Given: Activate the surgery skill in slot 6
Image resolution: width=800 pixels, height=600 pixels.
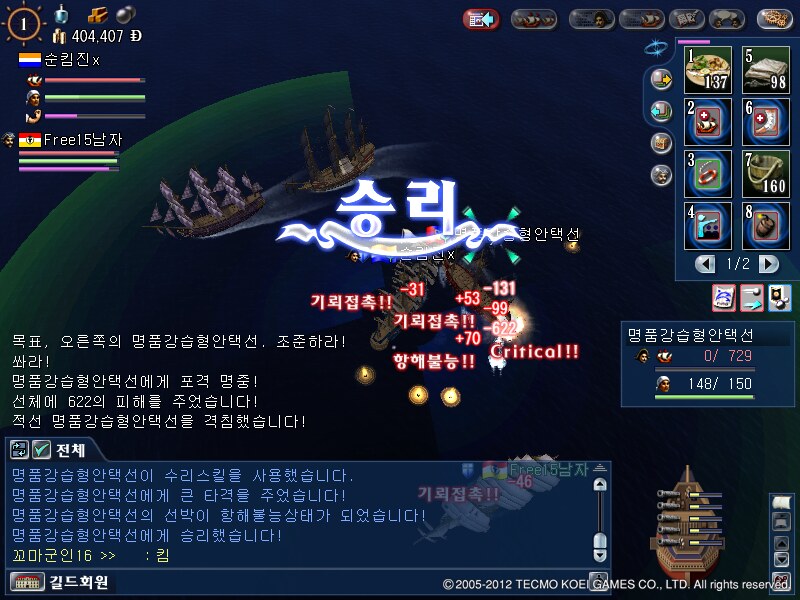Looking at the screenshot, I should point(765,122).
